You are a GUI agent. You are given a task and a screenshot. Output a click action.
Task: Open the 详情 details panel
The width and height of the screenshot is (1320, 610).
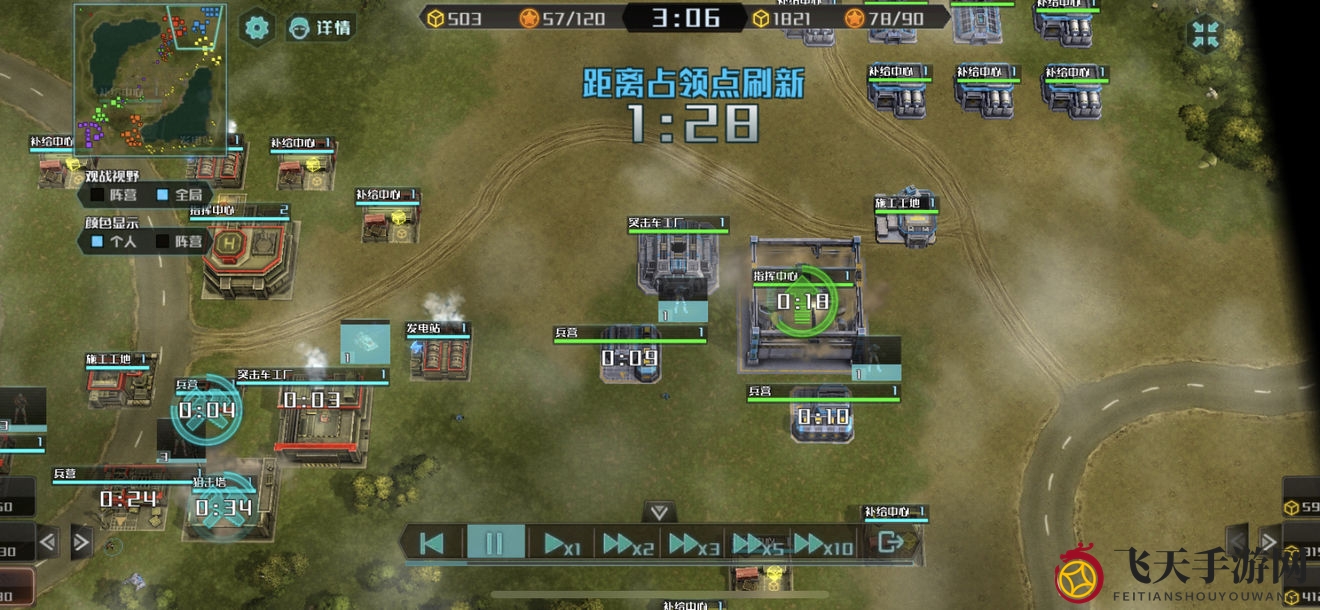coord(320,28)
